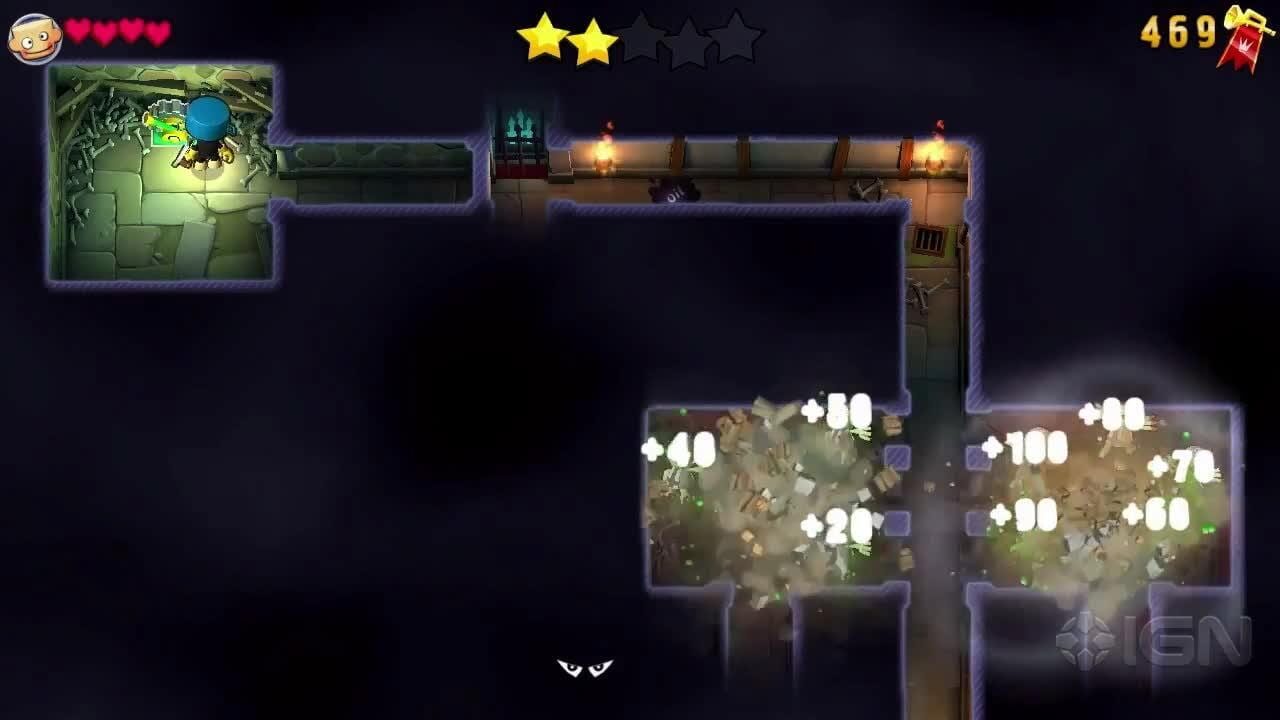Click the oil barrel in the corridor
The image size is (1280, 720).
[672, 188]
